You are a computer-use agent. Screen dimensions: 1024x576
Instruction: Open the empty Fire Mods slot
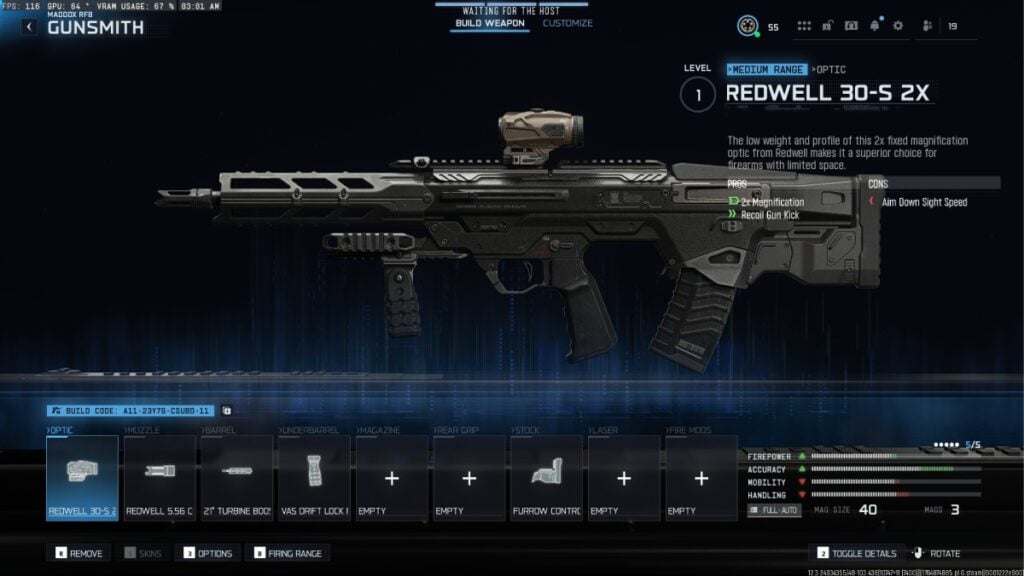701,478
